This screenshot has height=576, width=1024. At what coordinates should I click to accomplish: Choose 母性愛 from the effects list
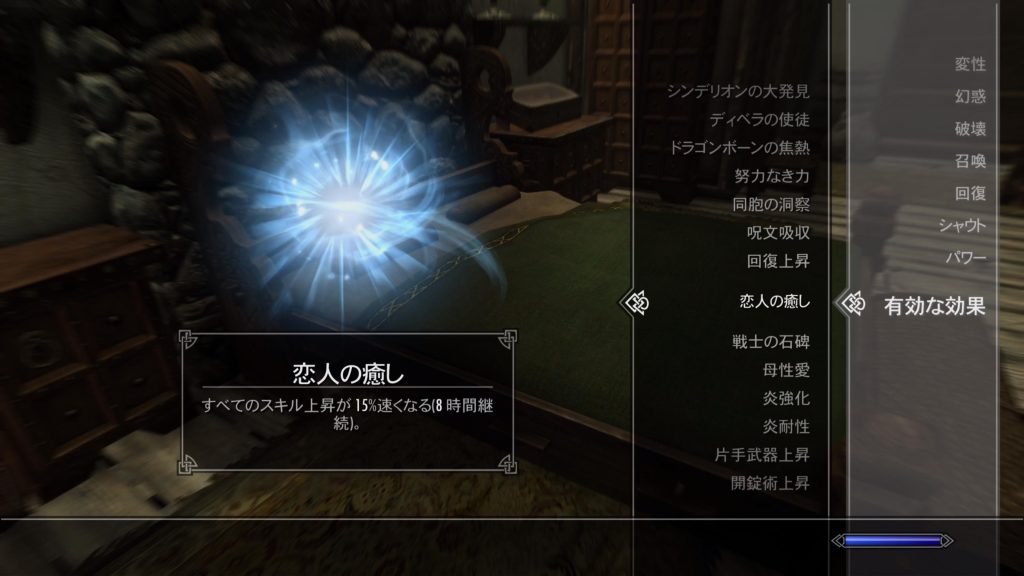(x=786, y=370)
